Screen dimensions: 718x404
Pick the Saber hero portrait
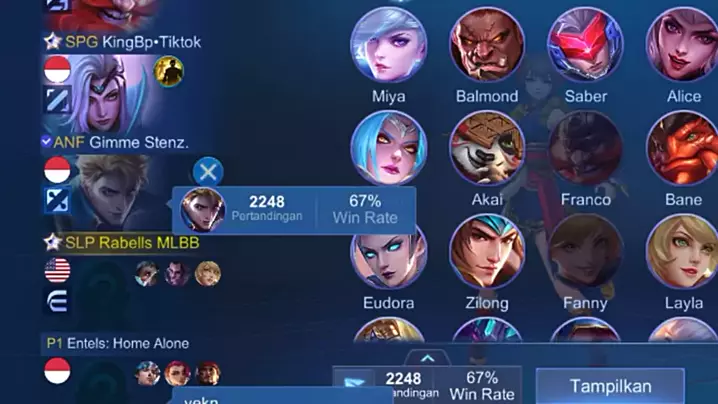point(585,46)
